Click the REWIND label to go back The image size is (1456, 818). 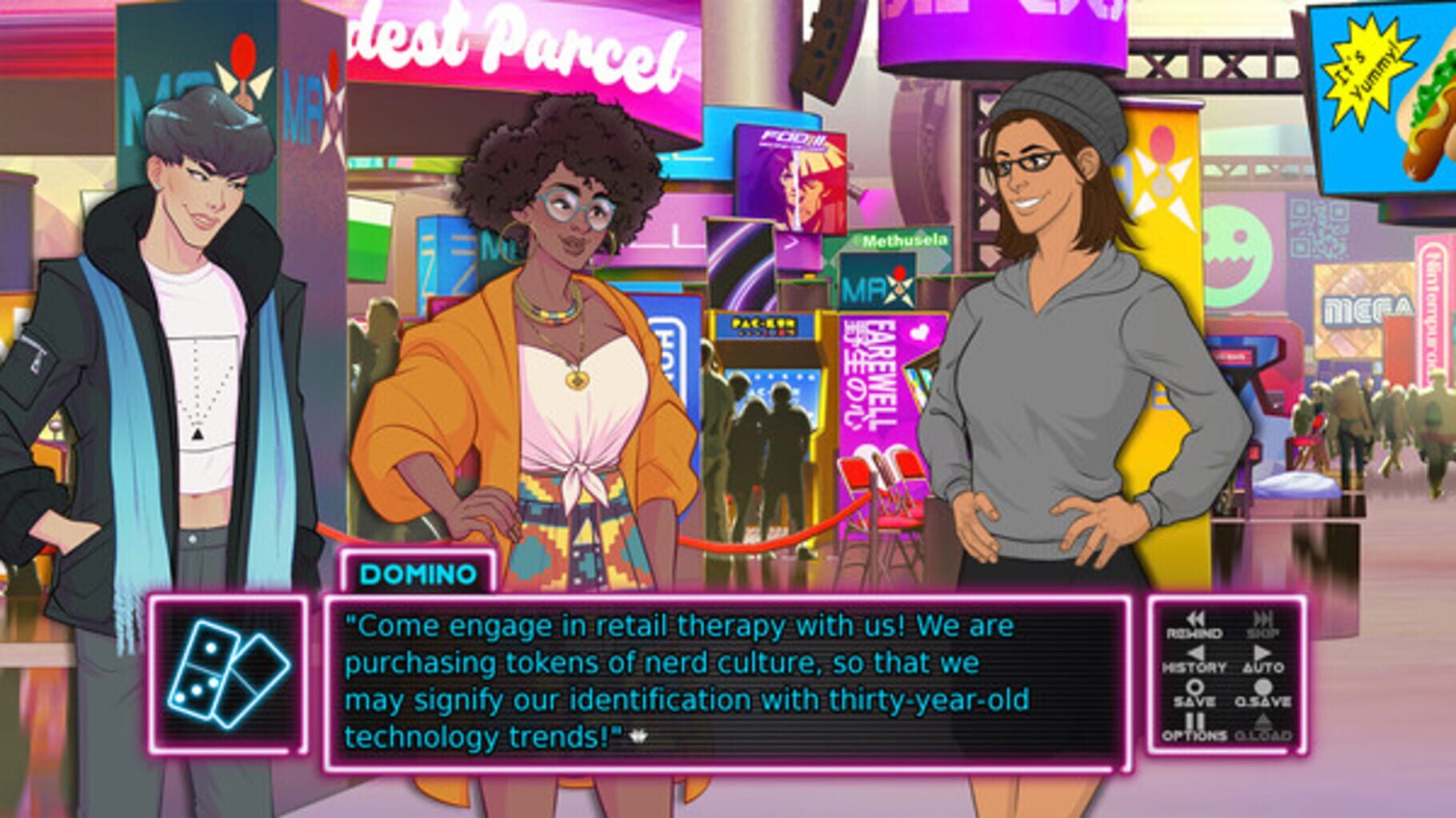pyautogui.click(x=1194, y=632)
